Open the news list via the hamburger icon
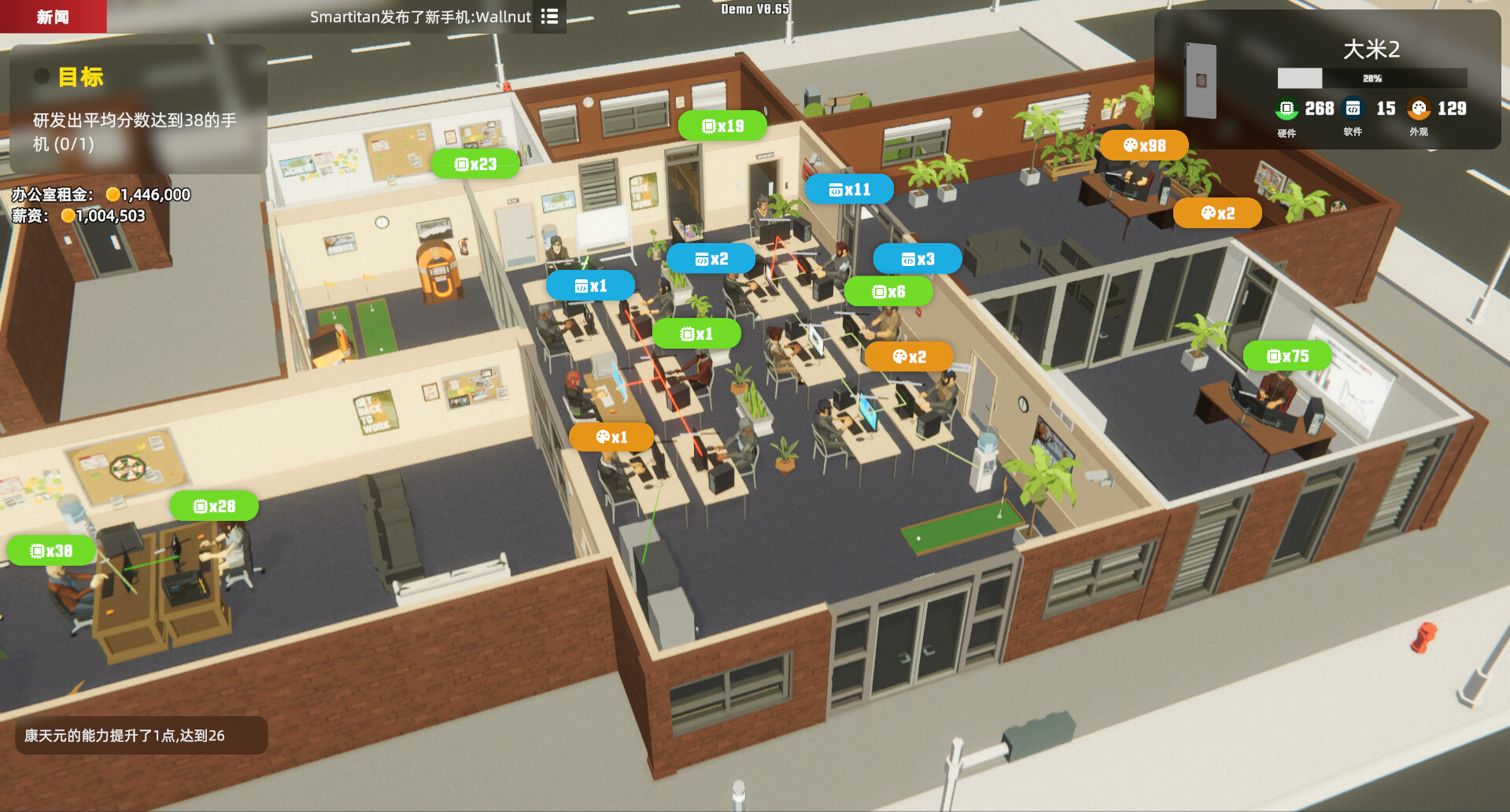Image resolution: width=1510 pixels, height=812 pixels. [x=549, y=17]
